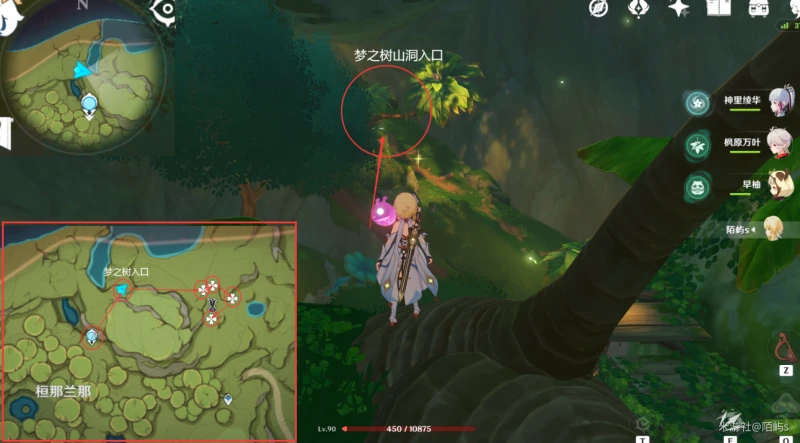Open the backpack inventory
This screenshot has width=800, height=443.
tap(759, 9)
